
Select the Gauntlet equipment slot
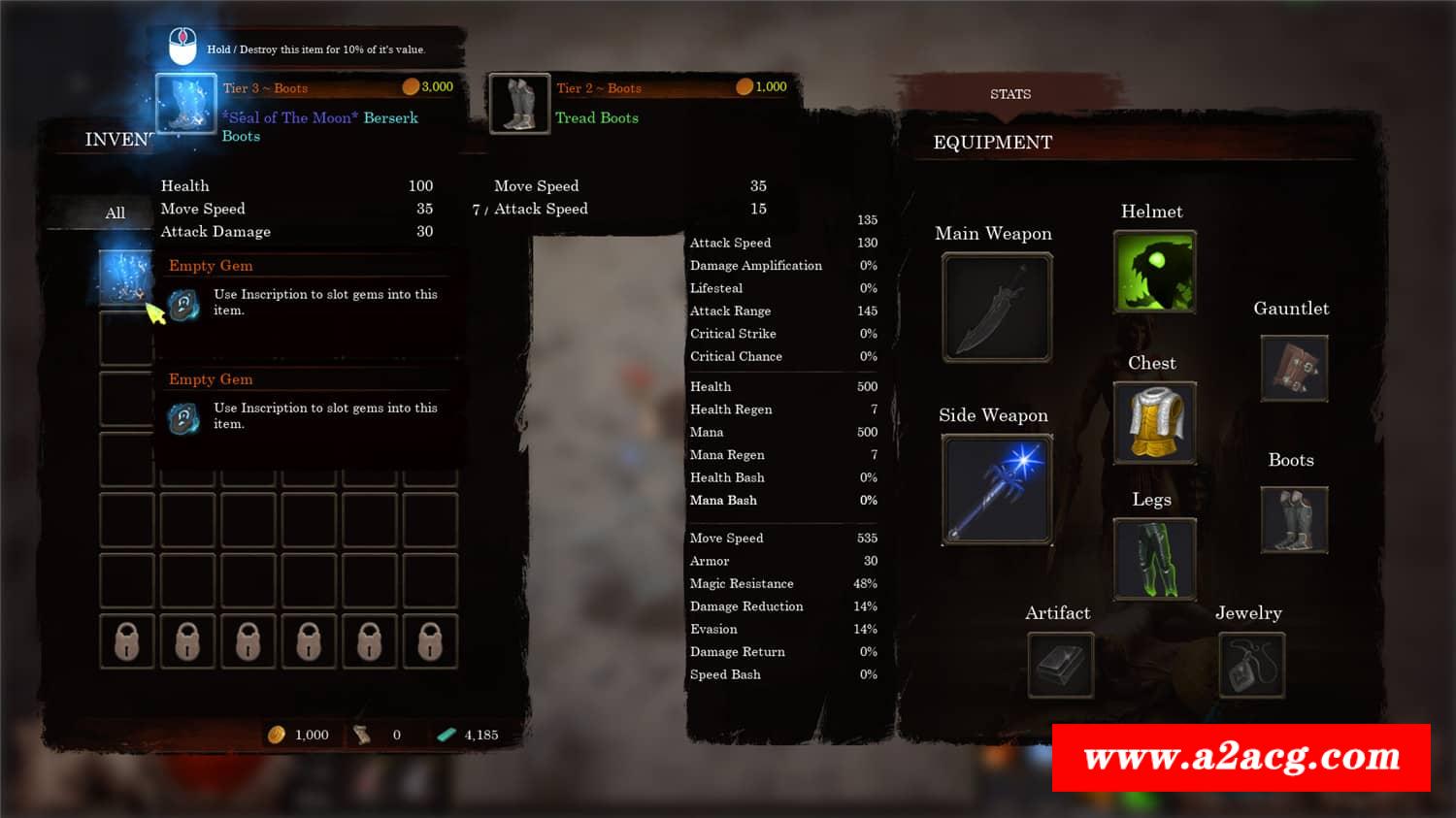click(x=1294, y=369)
